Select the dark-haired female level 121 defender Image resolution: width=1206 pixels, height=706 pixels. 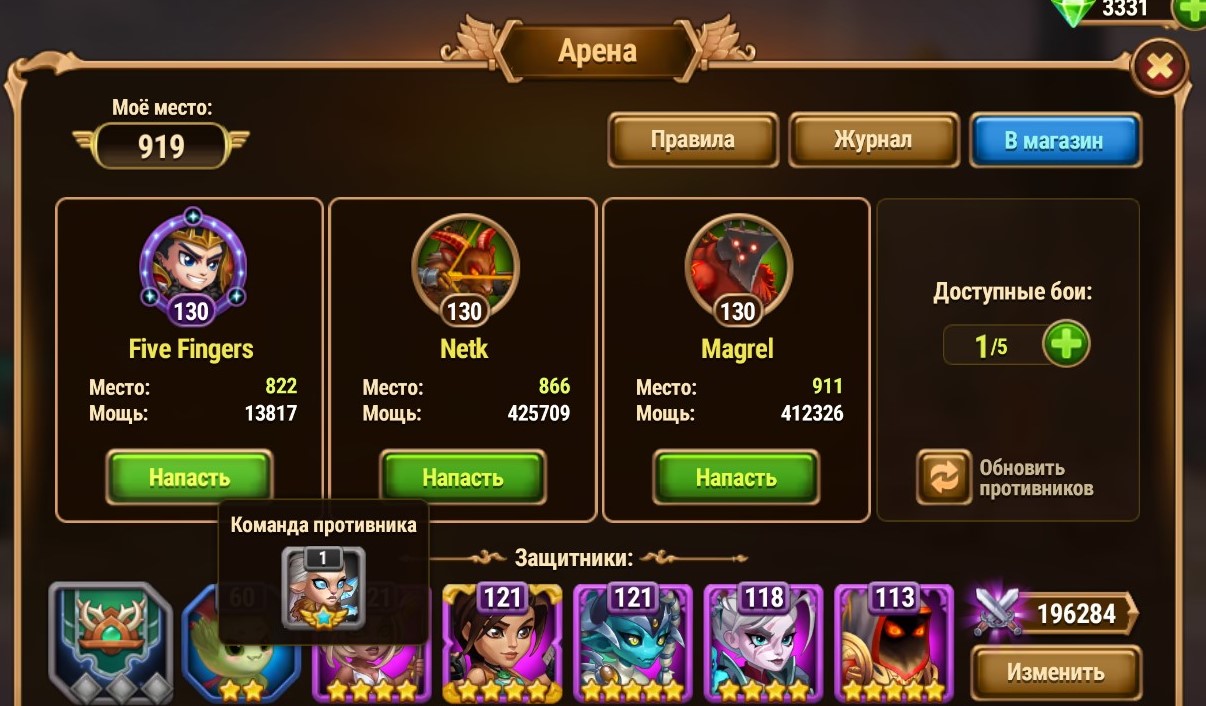502,643
